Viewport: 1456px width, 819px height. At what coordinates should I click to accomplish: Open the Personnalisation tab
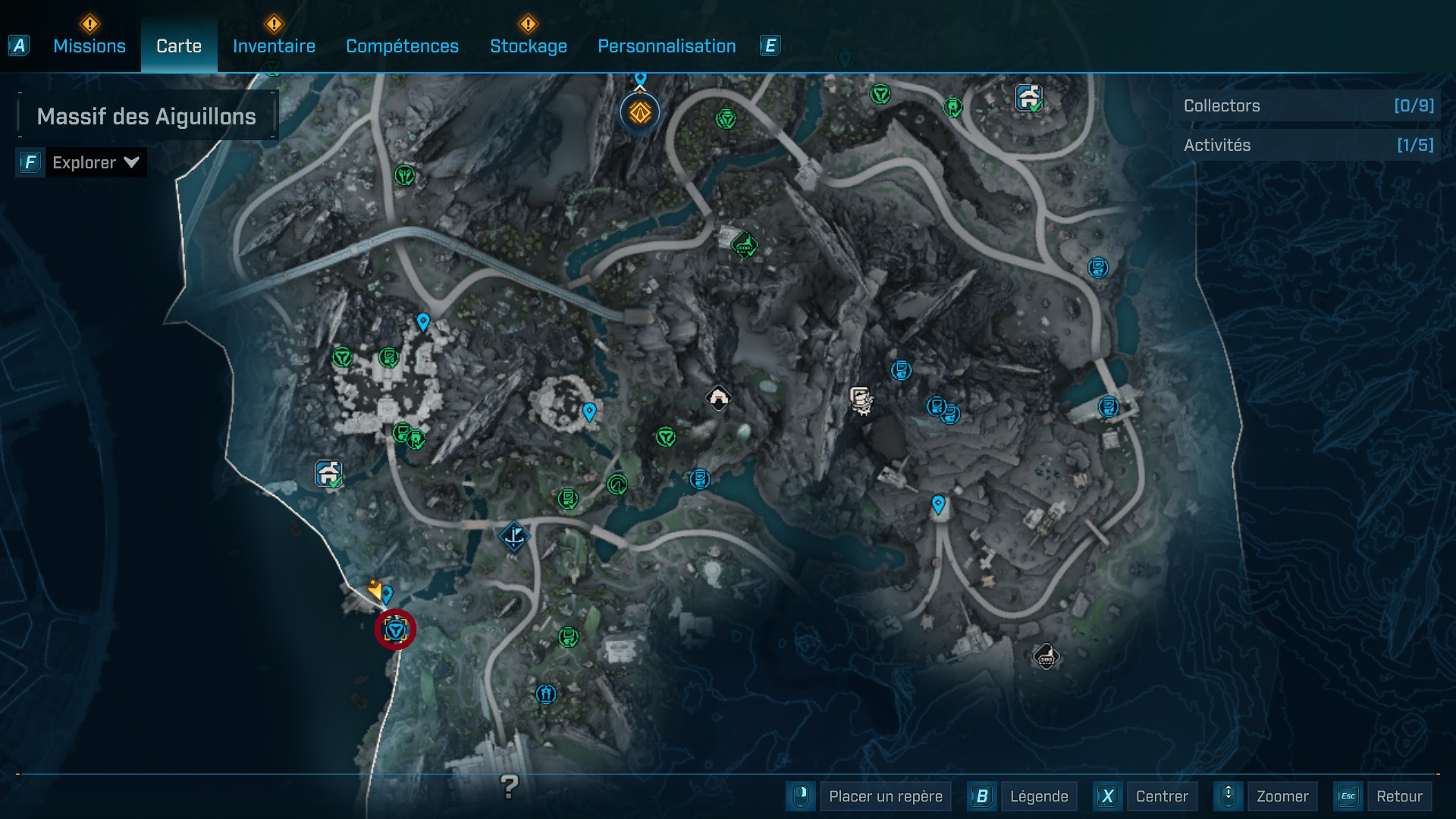667,46
